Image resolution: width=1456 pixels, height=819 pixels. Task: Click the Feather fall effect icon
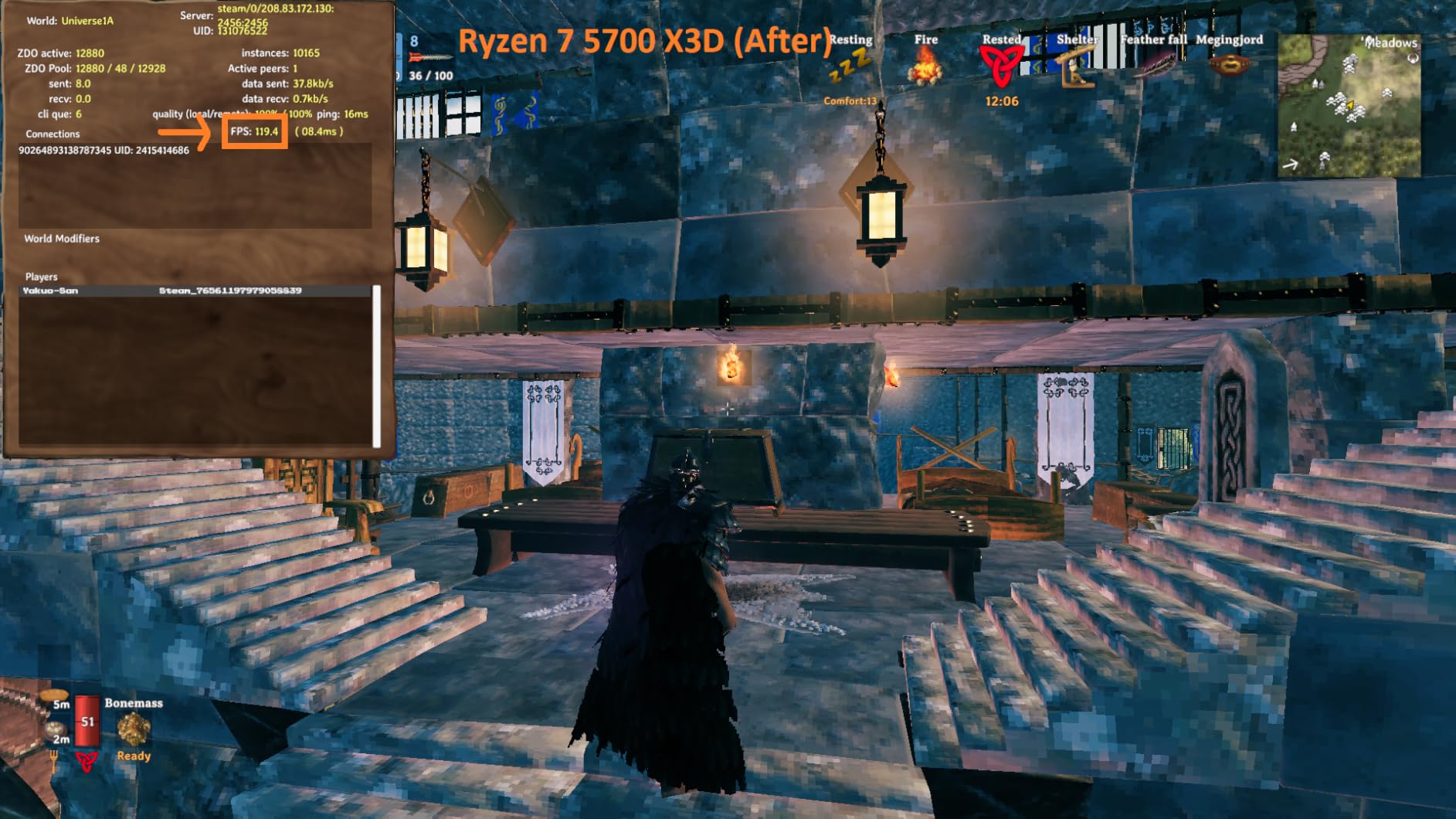click(1153, 68)
